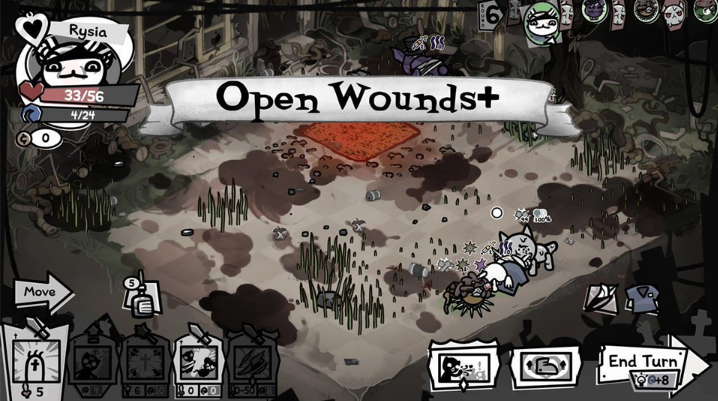Screen dimensions: 718x401
Task: Select Rysia's portrait in turn order
Action: pyautogui.click(x=543, y=22)
